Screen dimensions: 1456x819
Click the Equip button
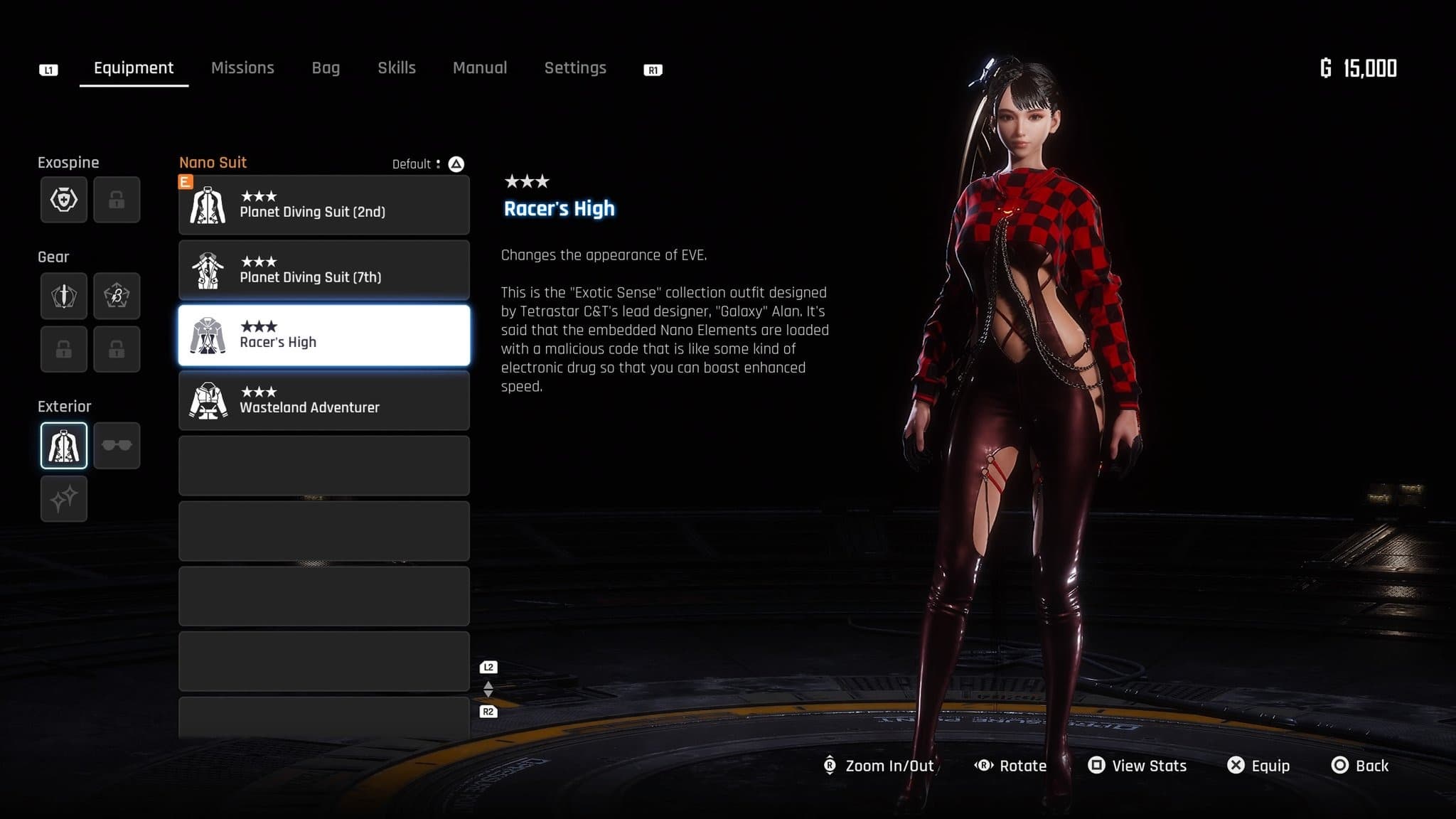point(1258,766)
